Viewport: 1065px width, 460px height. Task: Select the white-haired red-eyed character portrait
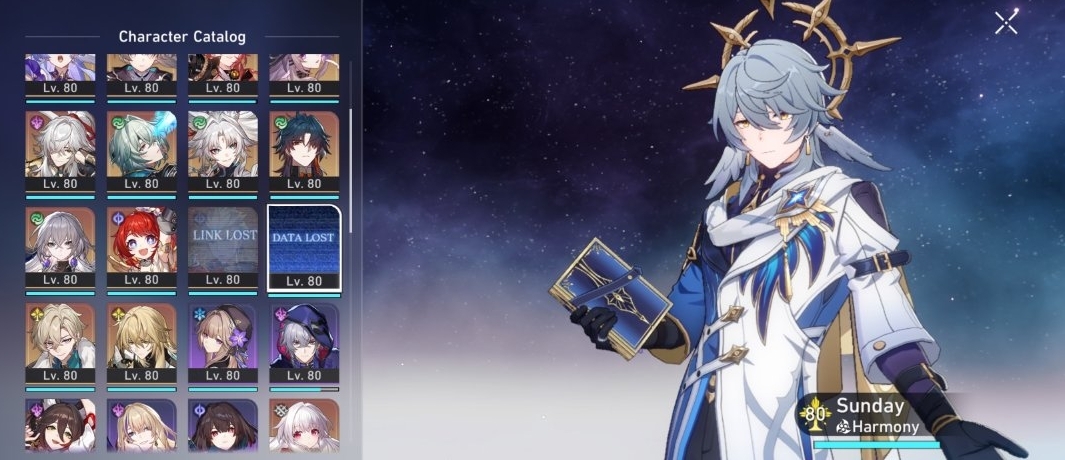[x=304, y=428]
